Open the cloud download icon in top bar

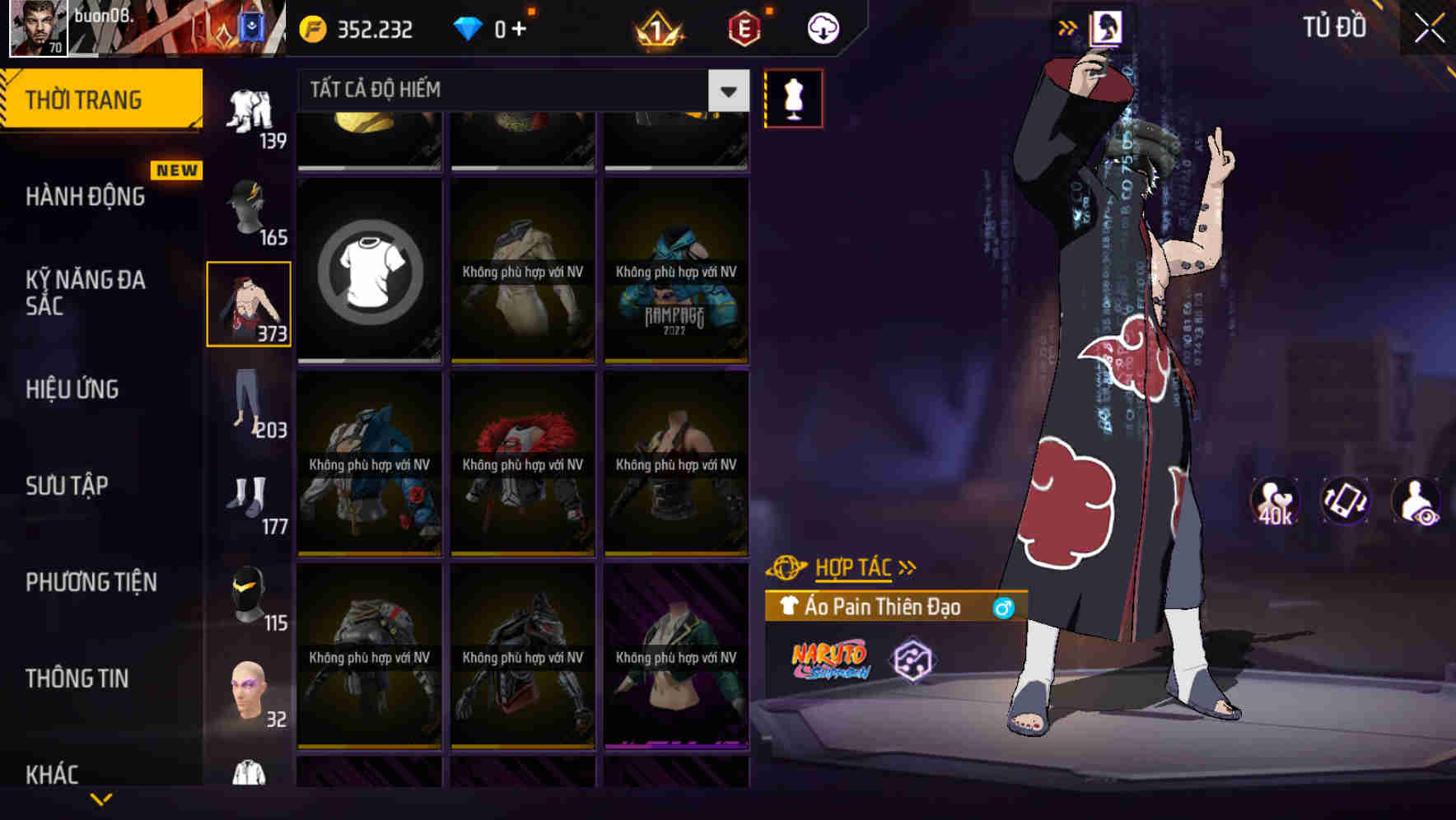(823, 27)
